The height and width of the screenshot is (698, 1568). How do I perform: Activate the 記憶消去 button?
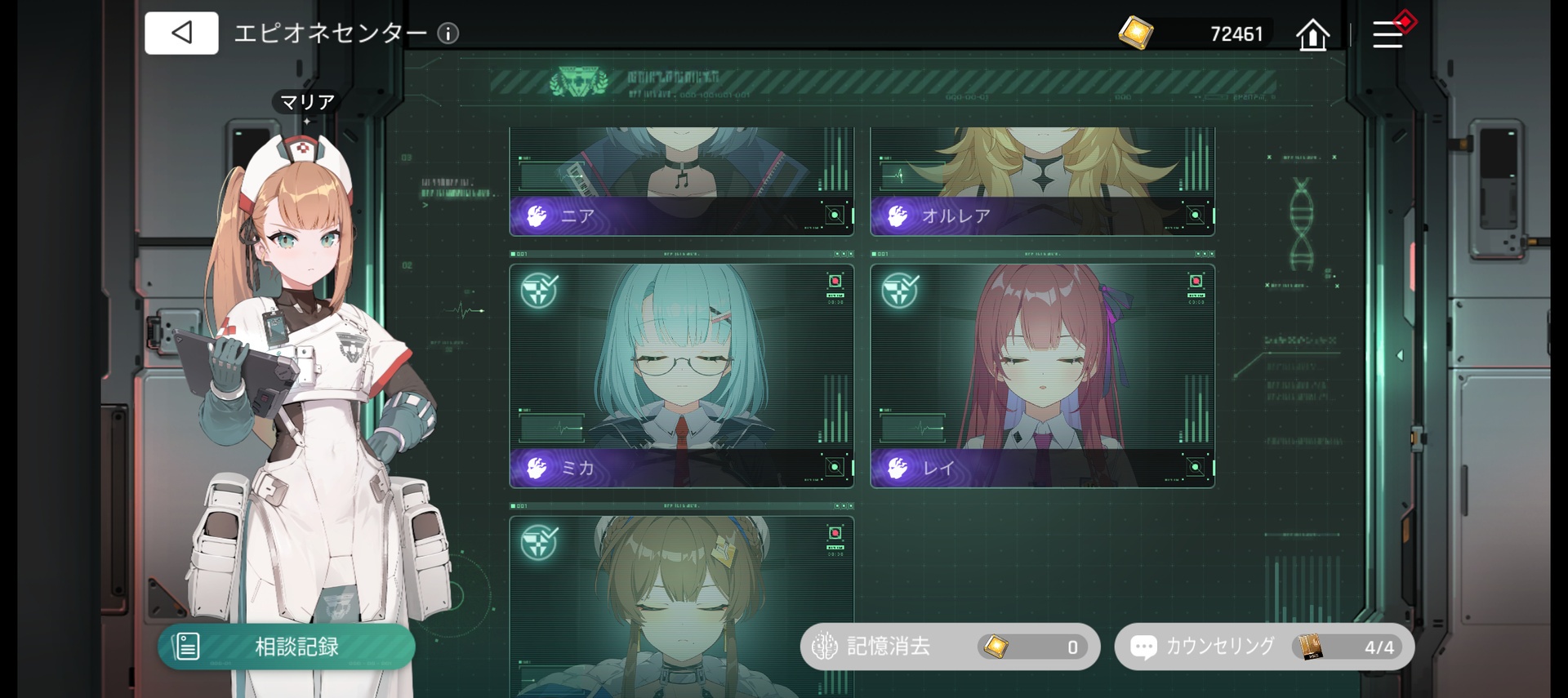(950, 647)
